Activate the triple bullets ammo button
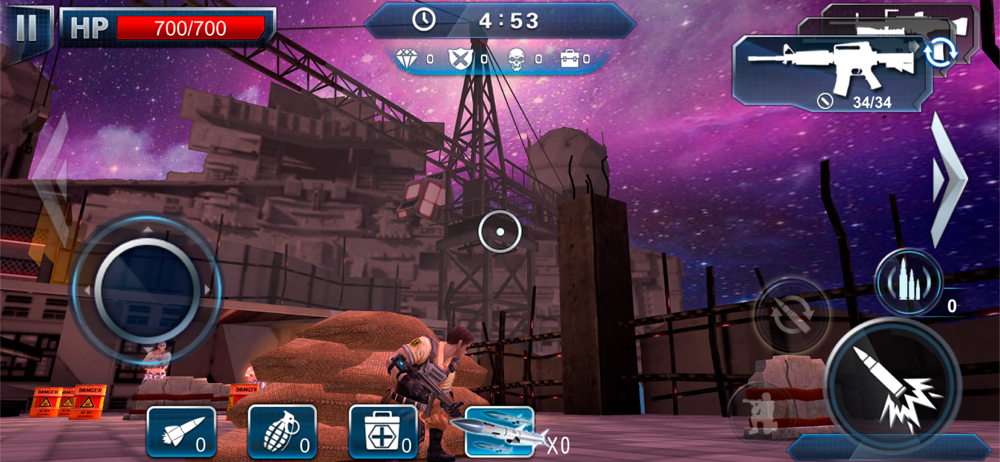 coord(906,281)
